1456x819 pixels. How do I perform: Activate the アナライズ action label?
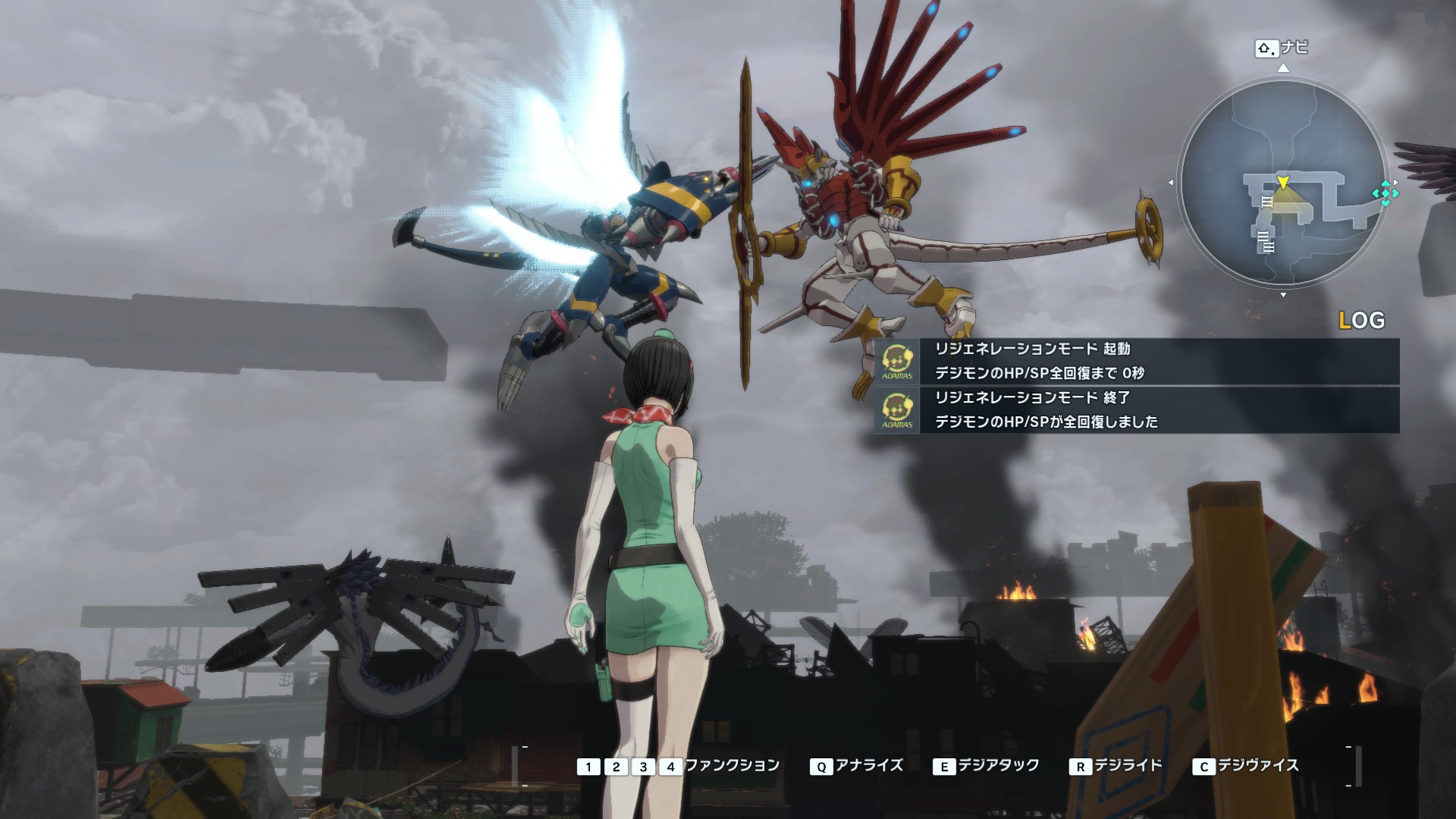click(x=869, y=766)
